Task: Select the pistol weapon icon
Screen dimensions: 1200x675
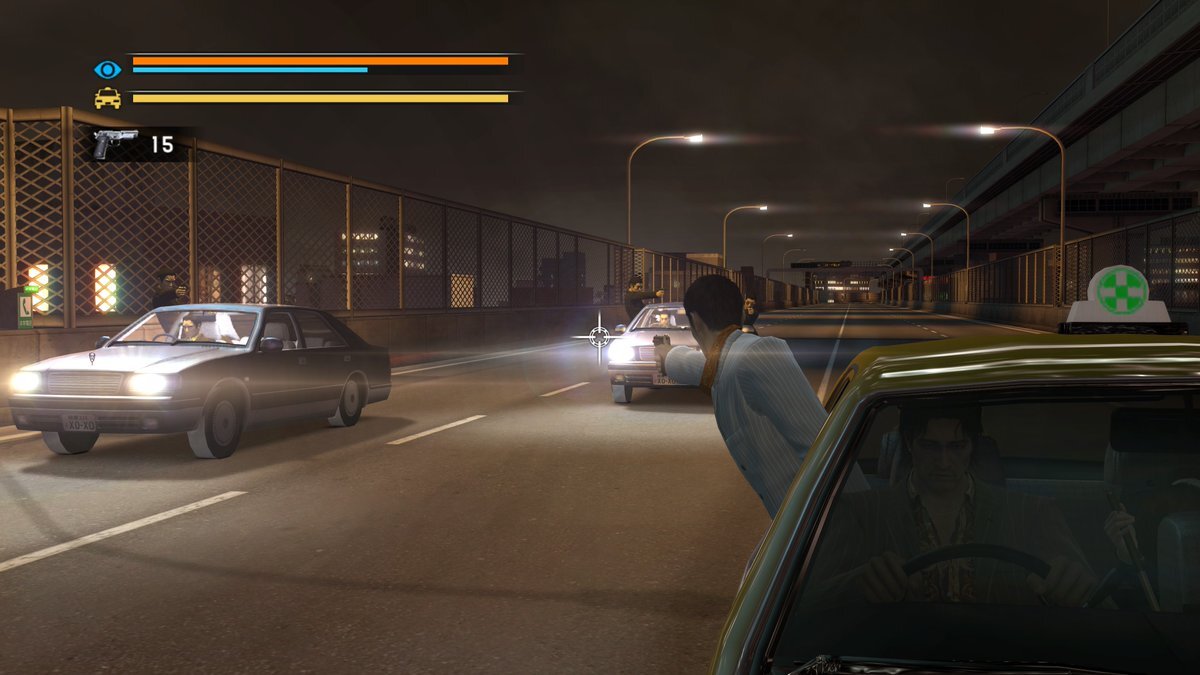Action: (114, 143)
